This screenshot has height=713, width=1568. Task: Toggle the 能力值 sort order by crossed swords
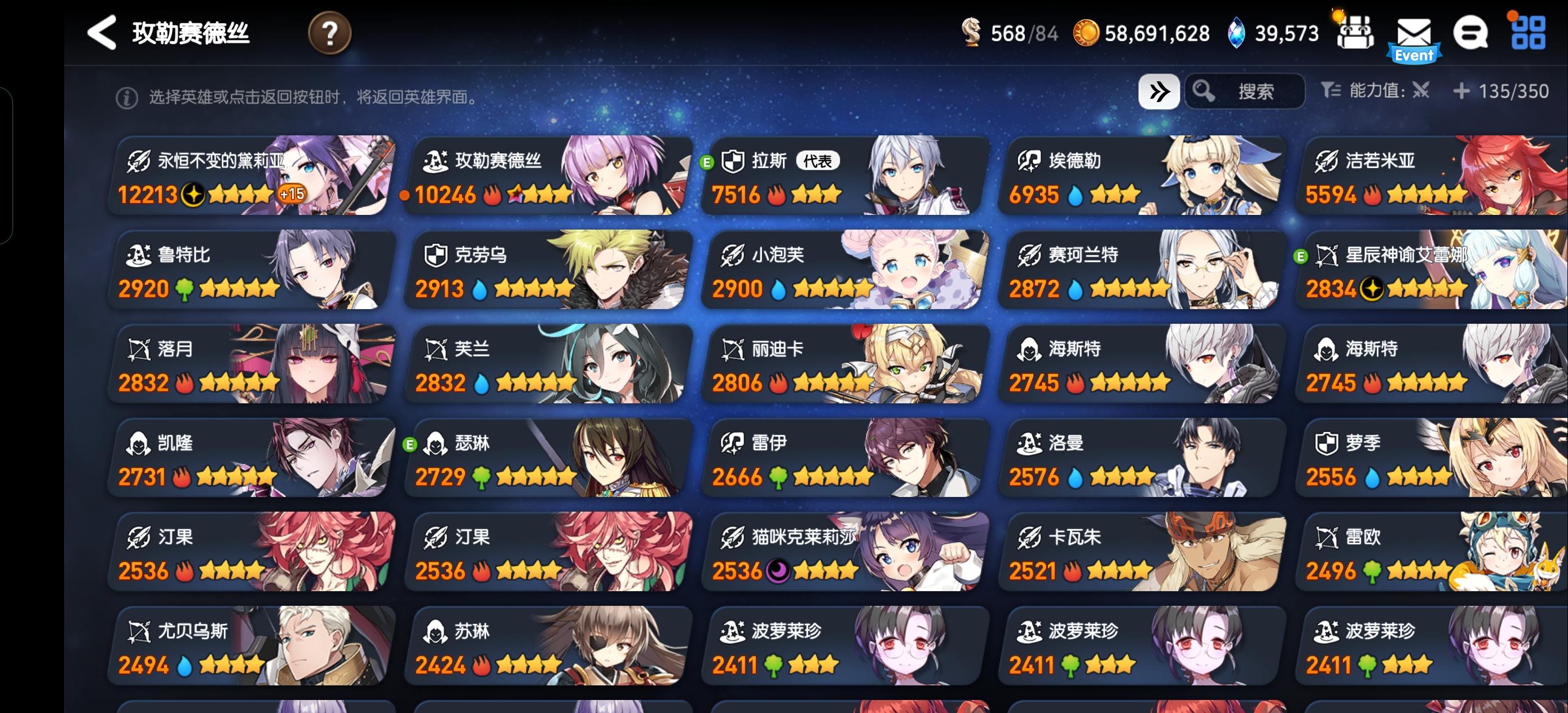(x=1422, y=91)
